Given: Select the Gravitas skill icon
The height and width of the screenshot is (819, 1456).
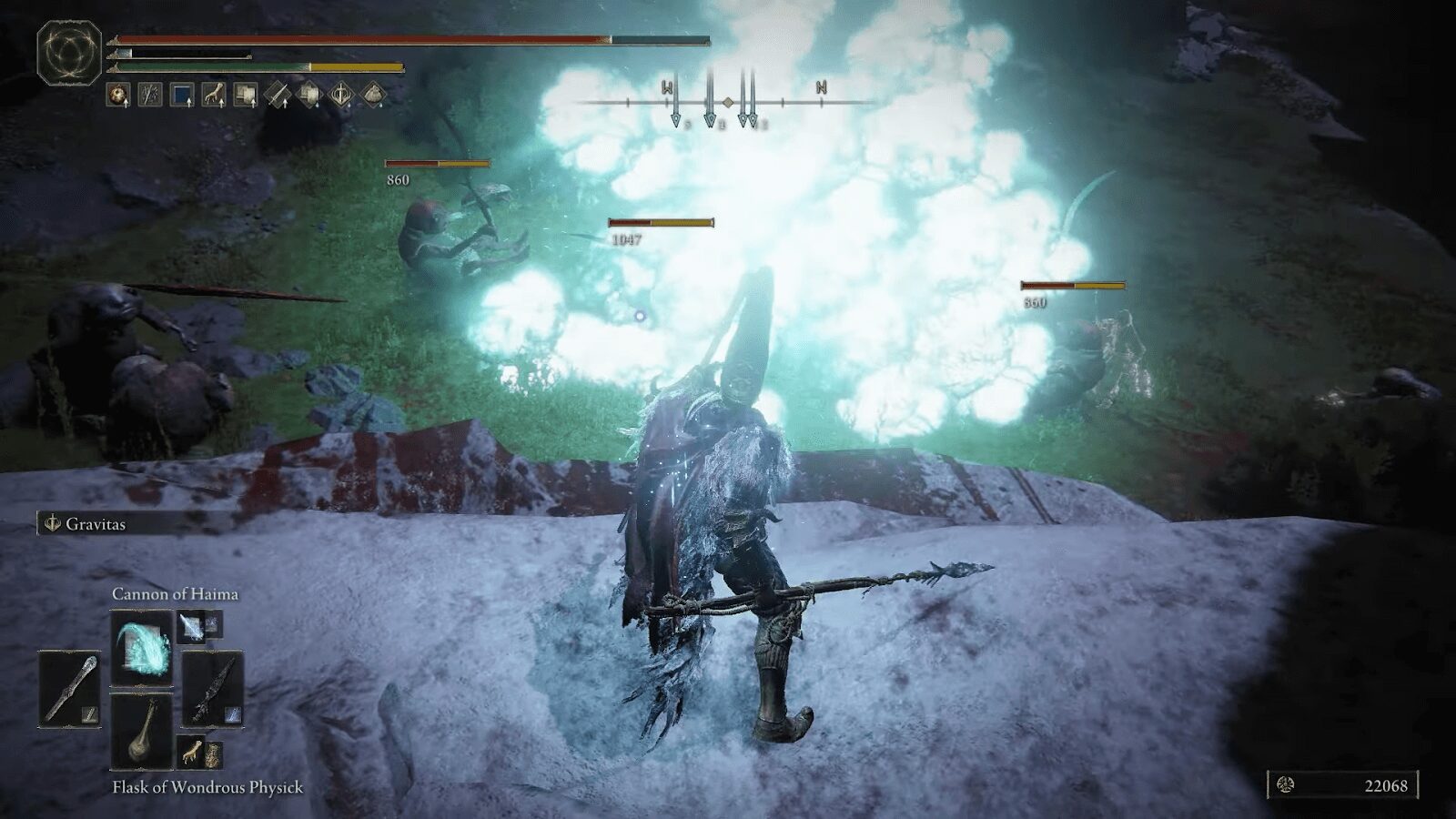Looking at the screenshot, I should coord(54,523).
